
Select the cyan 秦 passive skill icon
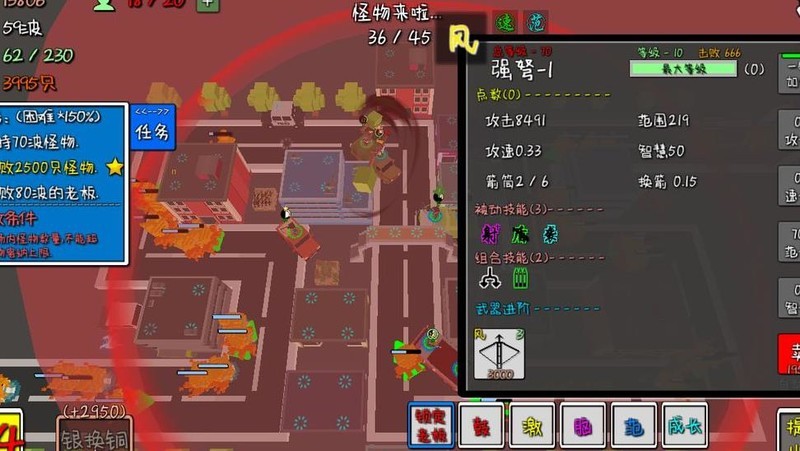tap(549, 234)
